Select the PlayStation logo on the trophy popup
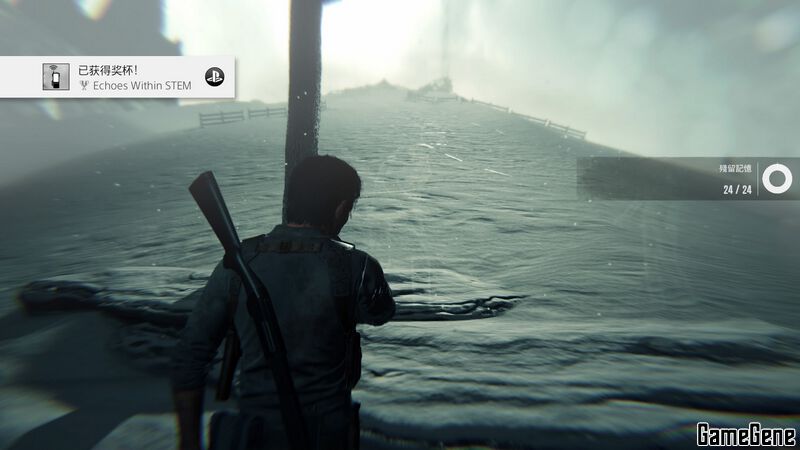Viewport: 800px width, 450px height. pos(213,77)
